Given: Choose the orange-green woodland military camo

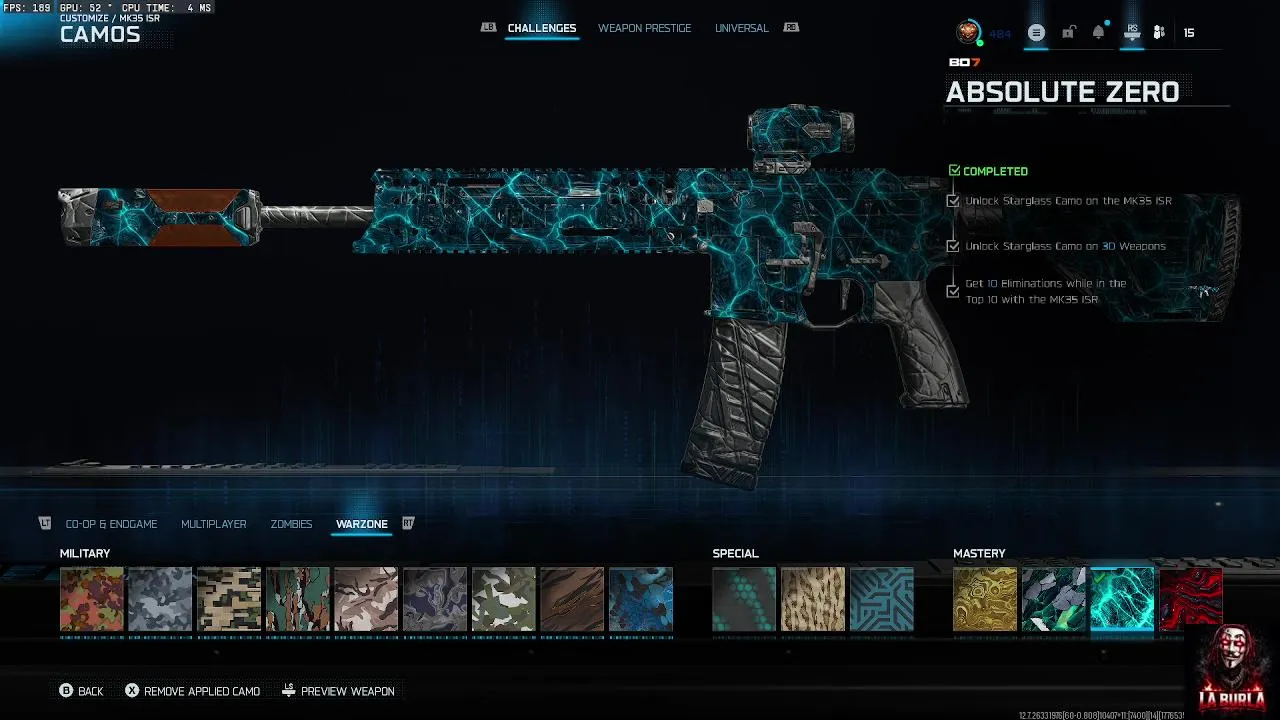Looking at the screenshot, I should [92, 600].
